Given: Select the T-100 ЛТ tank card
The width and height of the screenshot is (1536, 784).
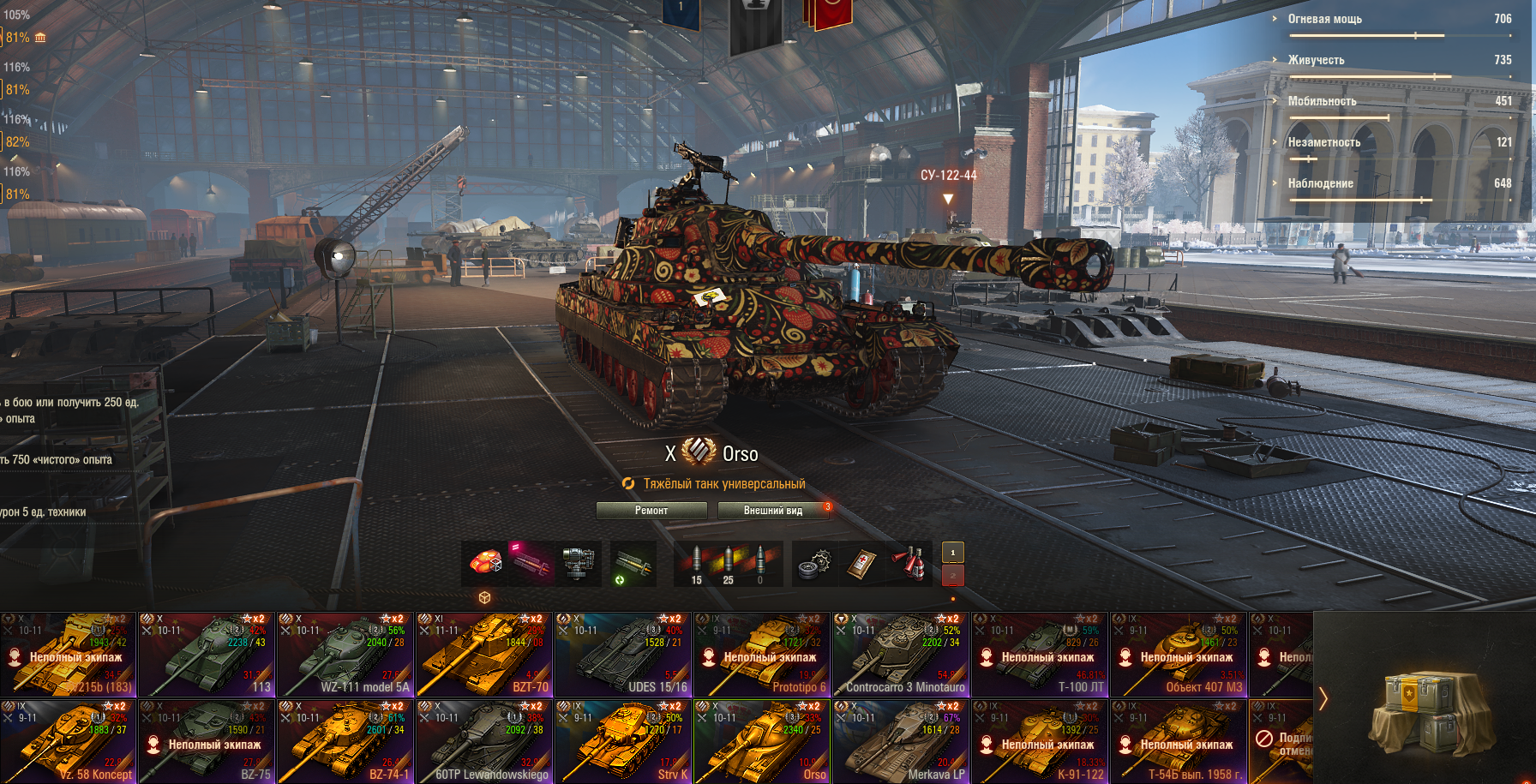Looking at the screenshot, I should [x=1040, y=655].
